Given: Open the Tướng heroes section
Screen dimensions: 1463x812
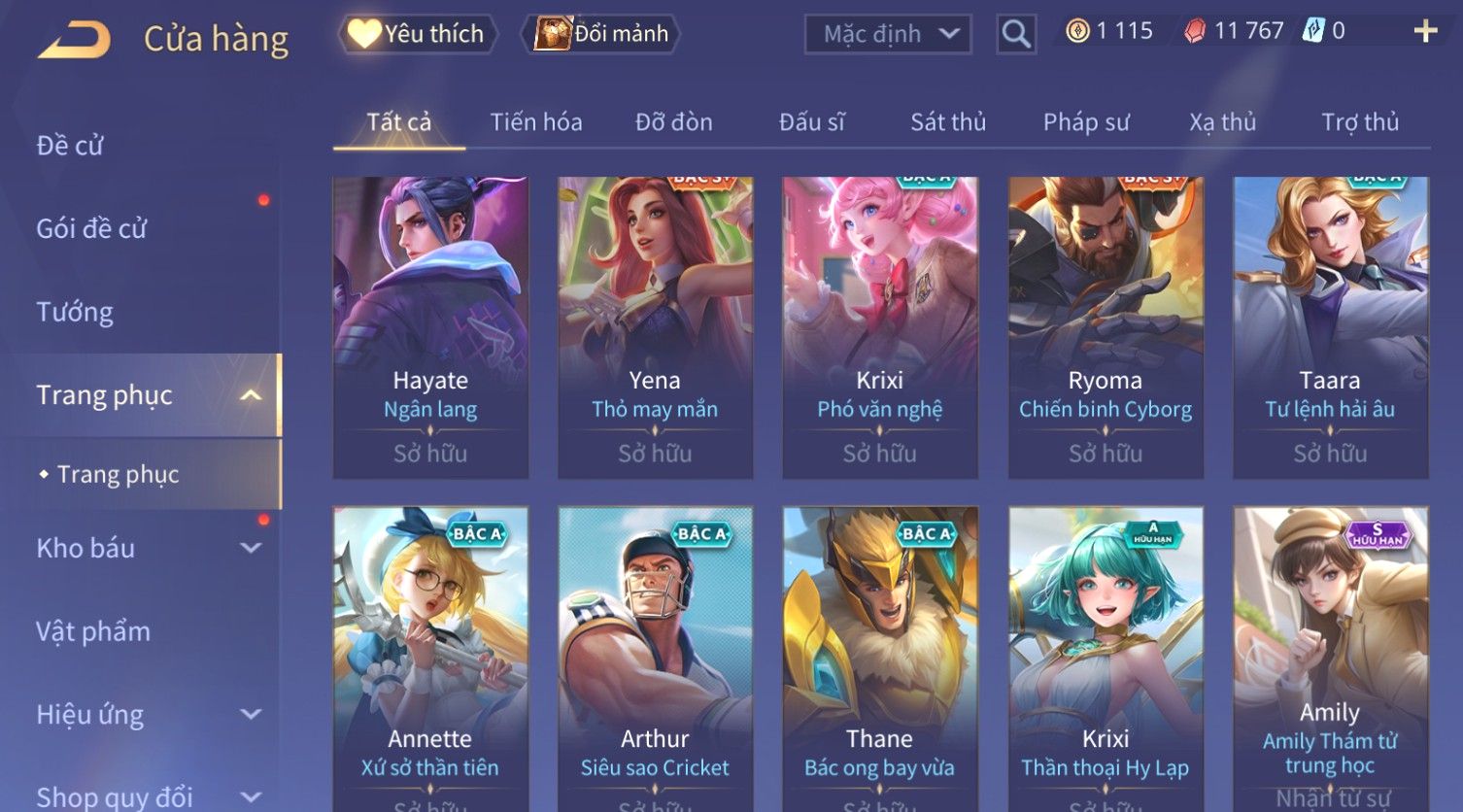Looking at the screenshot, I should click(x=75, y=312).
